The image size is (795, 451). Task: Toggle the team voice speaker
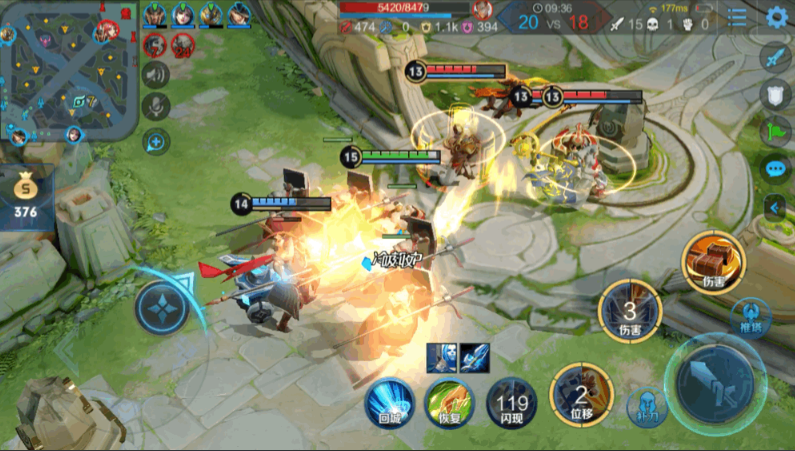coord(155,75)
